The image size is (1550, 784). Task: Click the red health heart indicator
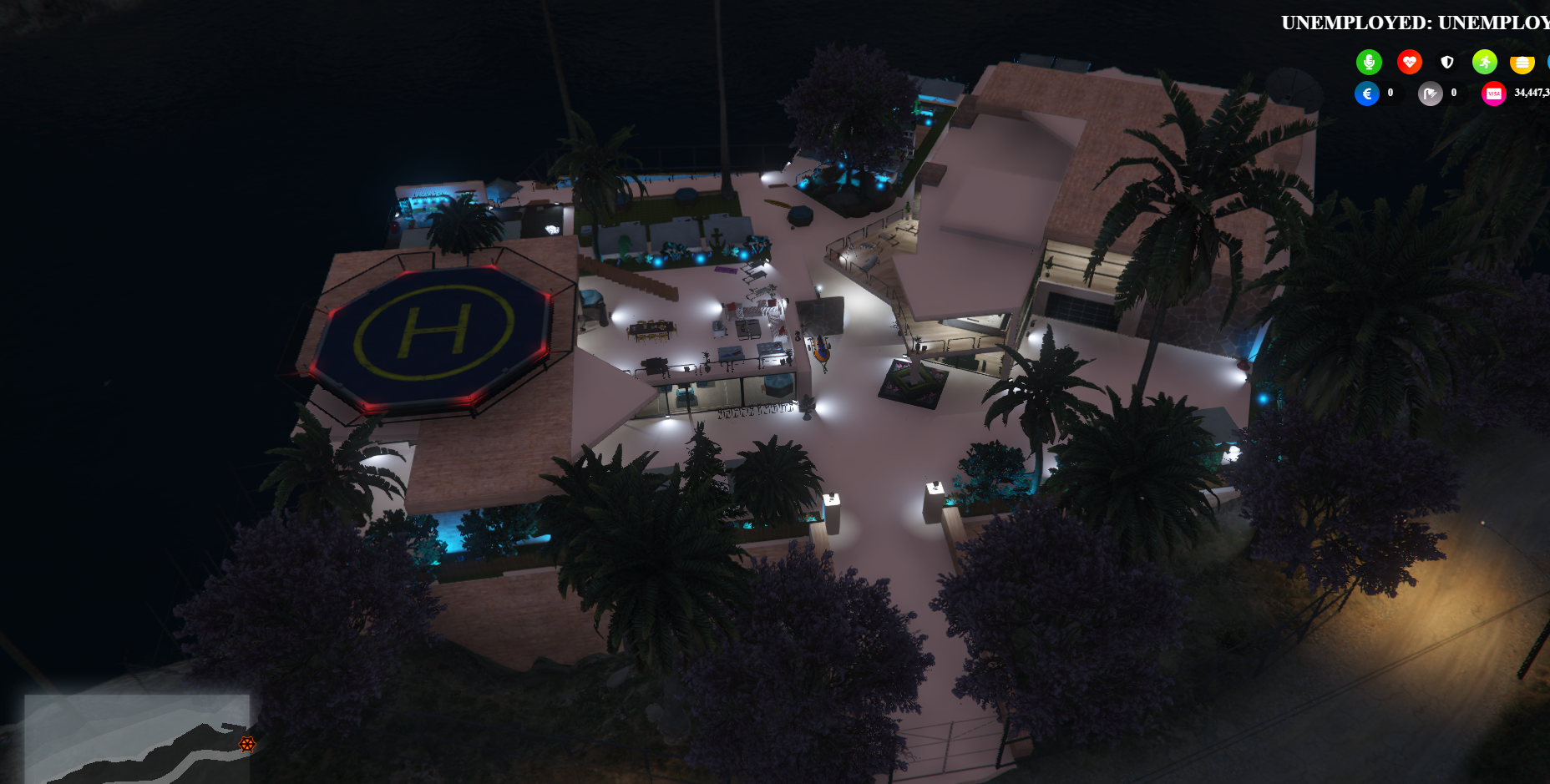[x=1410, y=62]
